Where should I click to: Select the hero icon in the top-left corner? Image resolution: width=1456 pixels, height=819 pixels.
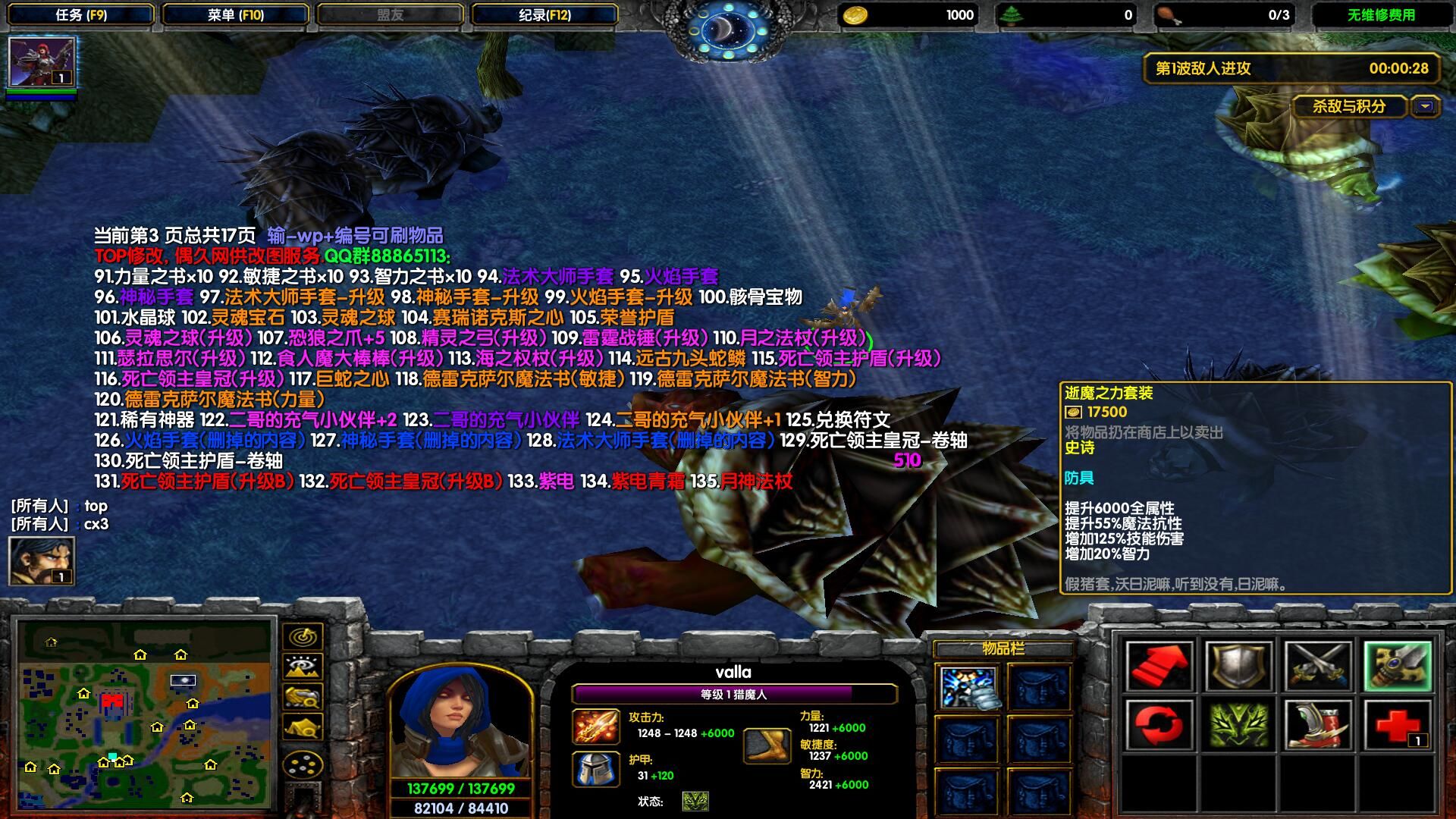(x=42, y=62)
